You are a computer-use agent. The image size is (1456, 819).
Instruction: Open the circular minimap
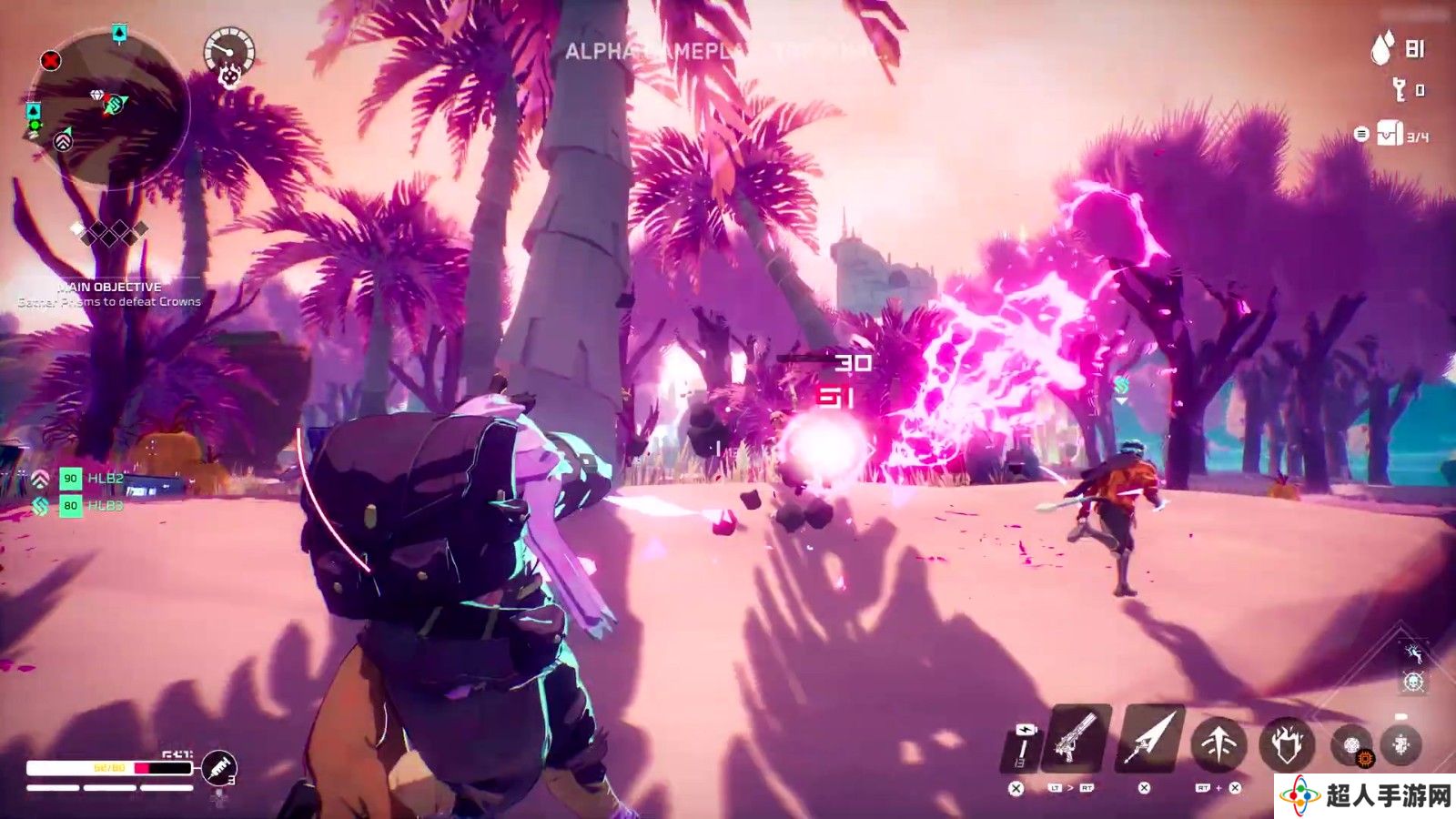[109, 109]
